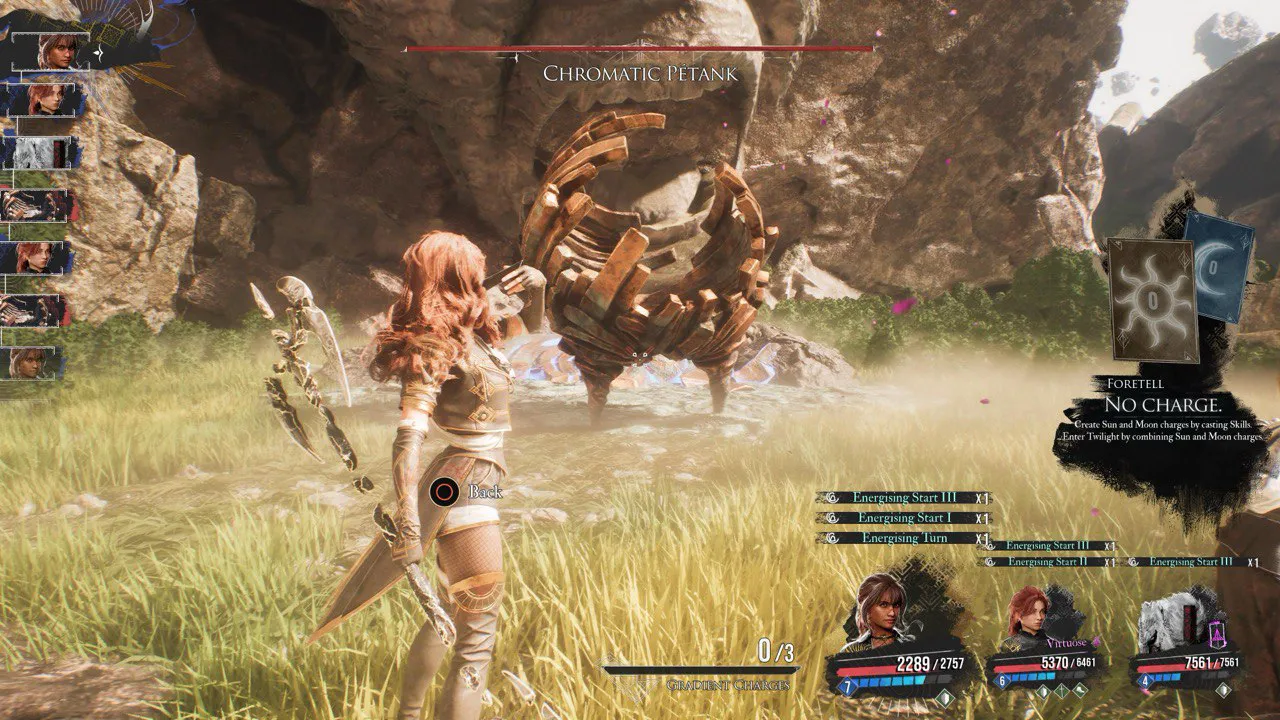Pick the Virtuose party member portrait
Viewport: 1280px width, 720px height.
pyautogui.click(x=1030, y=615)
